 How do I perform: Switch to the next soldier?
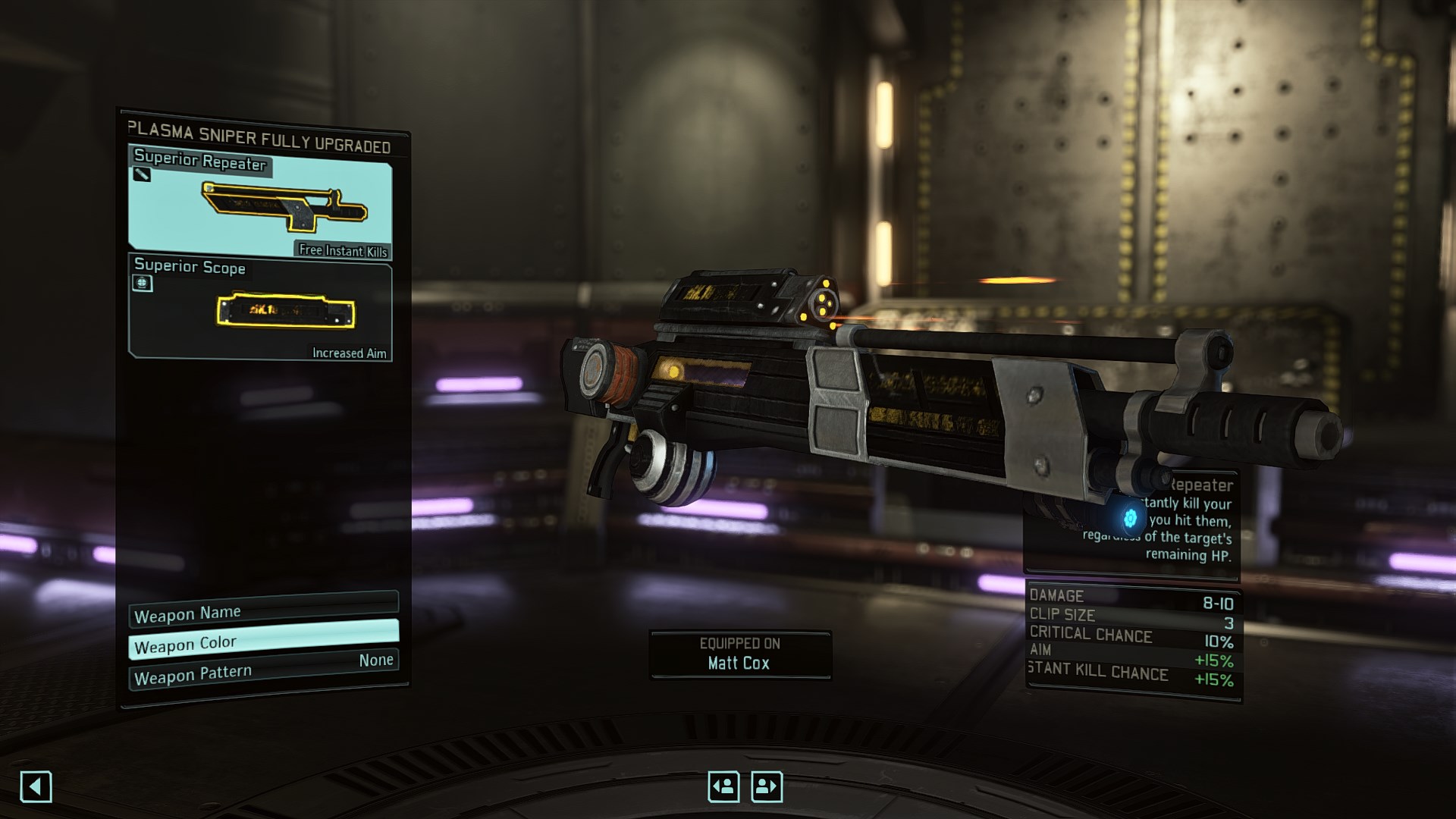pyautogui.click(x=767, y=786)
